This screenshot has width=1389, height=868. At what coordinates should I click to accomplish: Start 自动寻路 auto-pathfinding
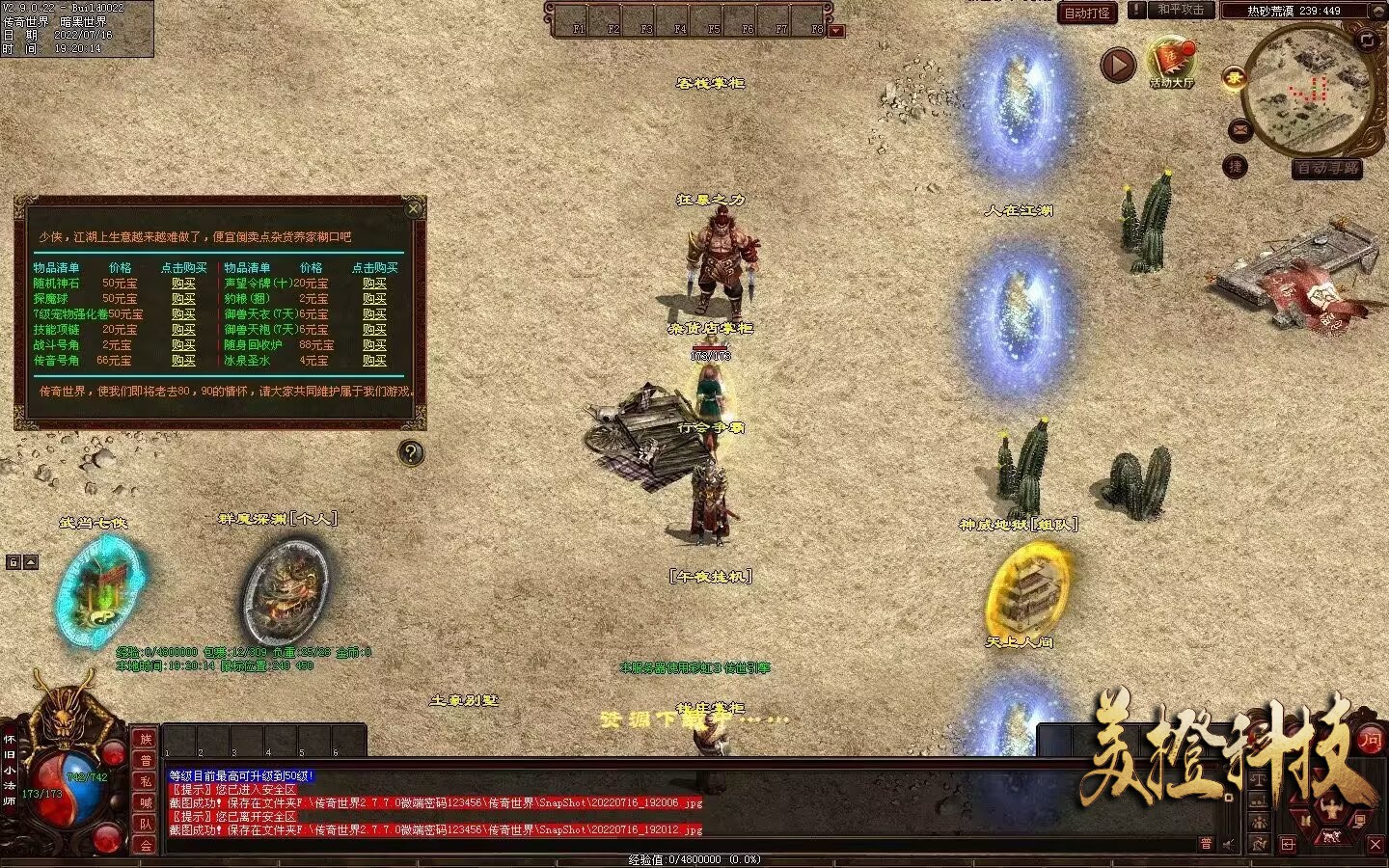[x=1328, y=169]
